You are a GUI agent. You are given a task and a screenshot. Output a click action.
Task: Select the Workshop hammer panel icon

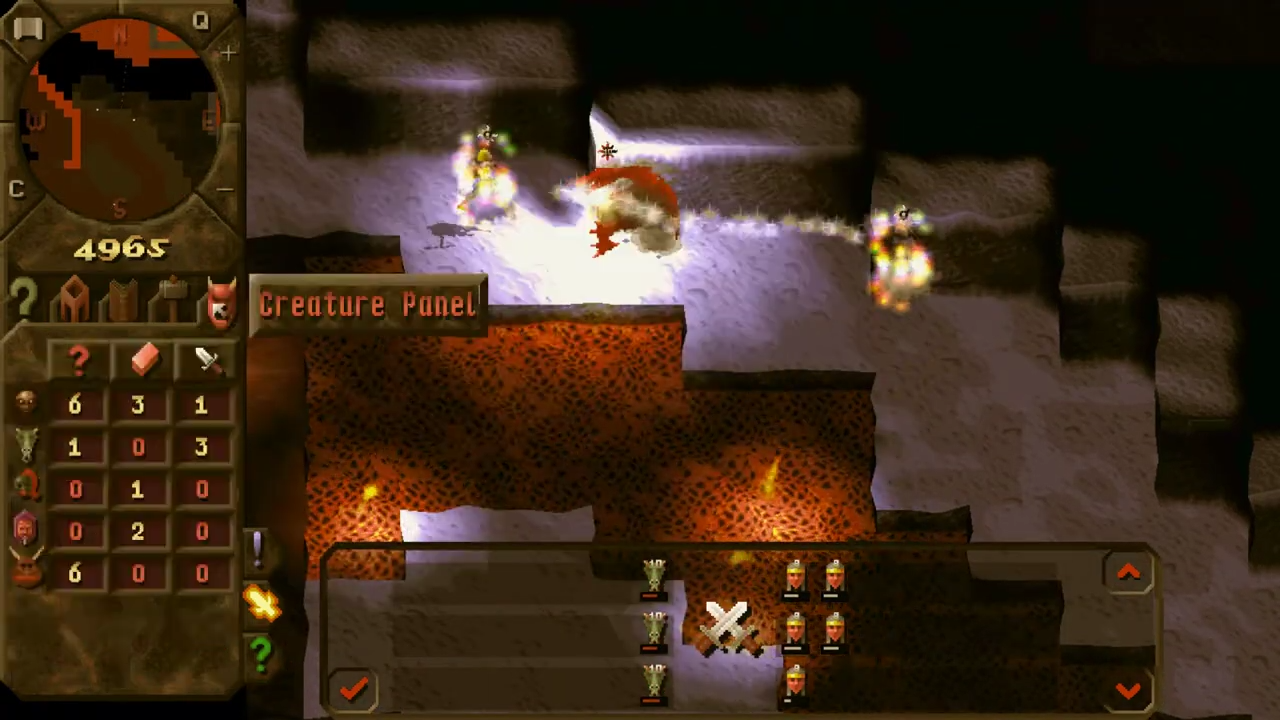(x=170, y=298)
